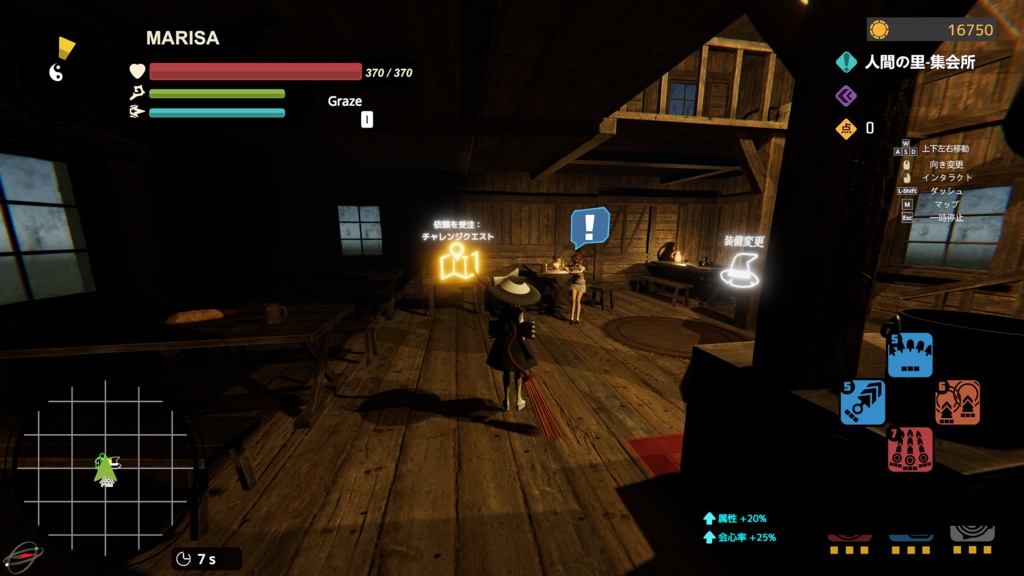Activate the top blue spread-shot skill
This screenshot has width=1024, height=576.
point(910,355)
